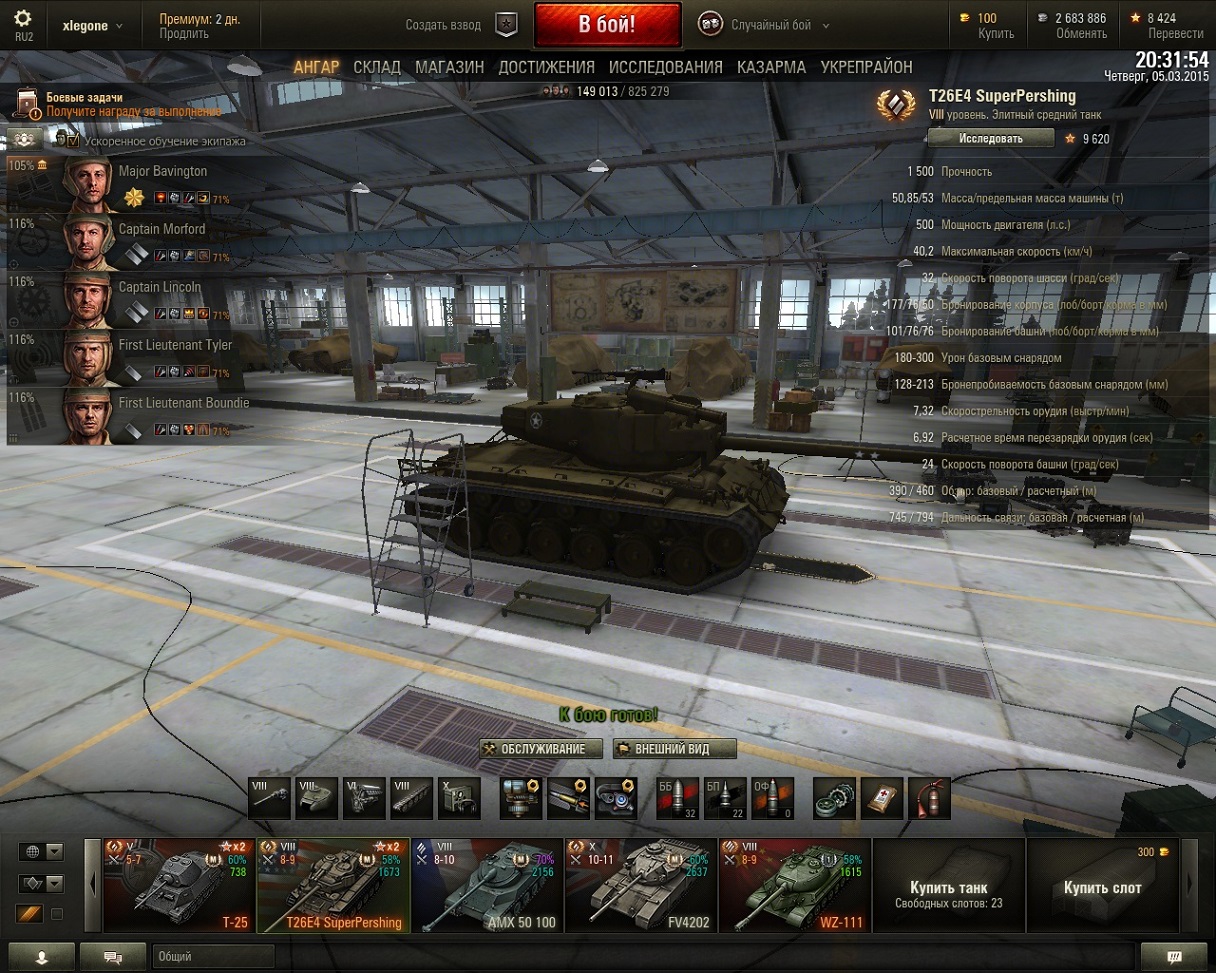
Task: Switch to the СКЛАД tab
Action: pos(377,67)
